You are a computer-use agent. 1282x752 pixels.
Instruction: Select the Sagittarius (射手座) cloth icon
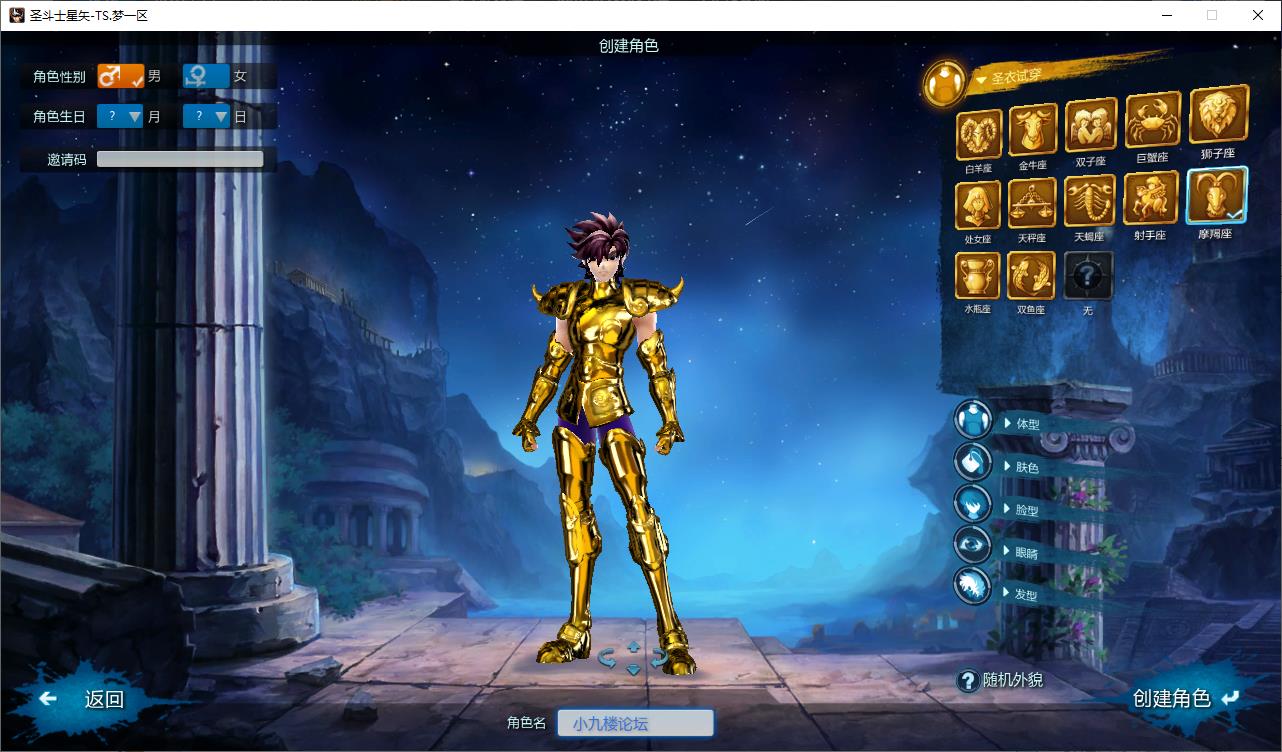pos(1150,199)
